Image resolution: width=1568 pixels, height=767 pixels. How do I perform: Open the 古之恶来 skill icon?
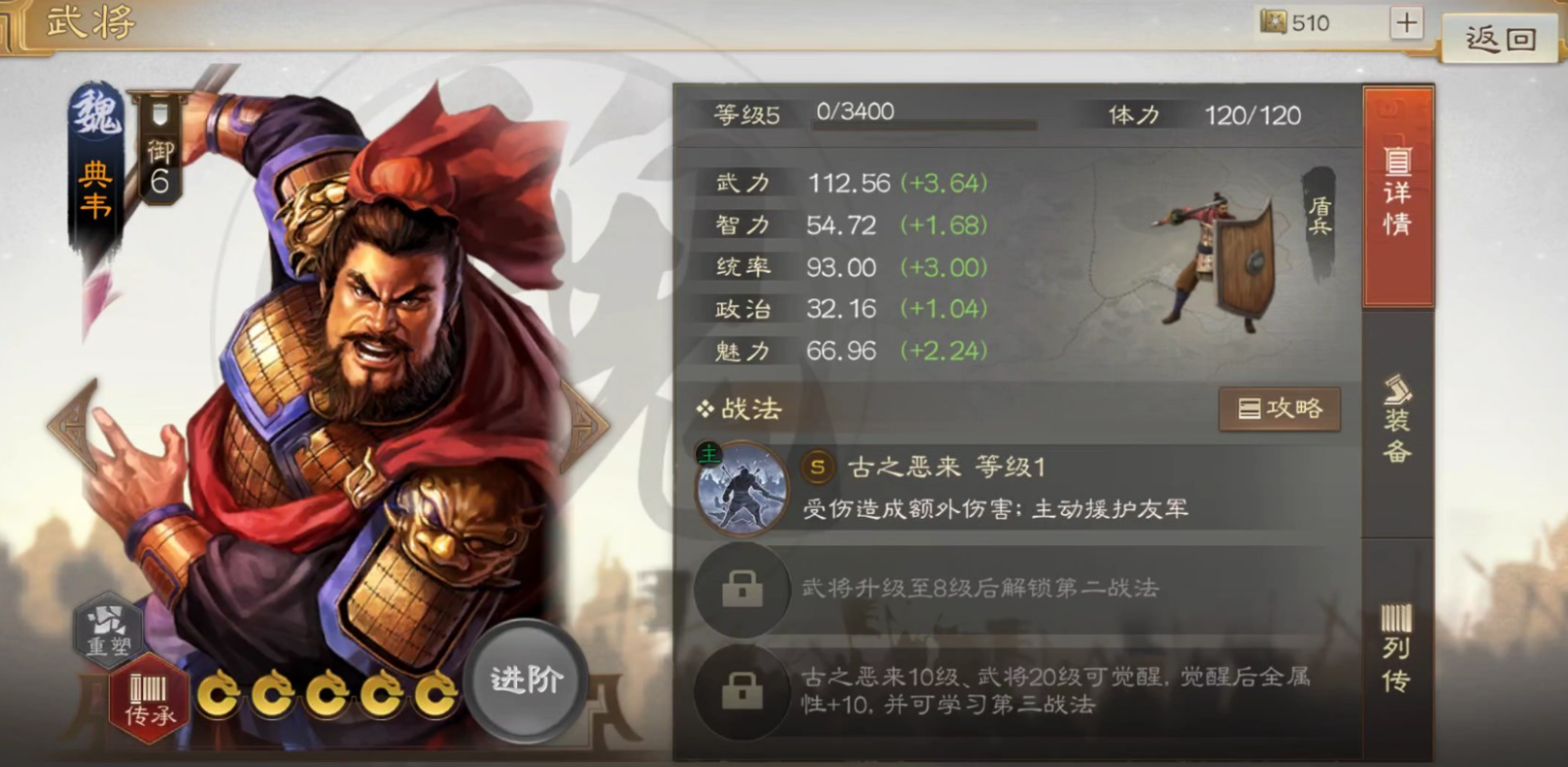(741, 489)
